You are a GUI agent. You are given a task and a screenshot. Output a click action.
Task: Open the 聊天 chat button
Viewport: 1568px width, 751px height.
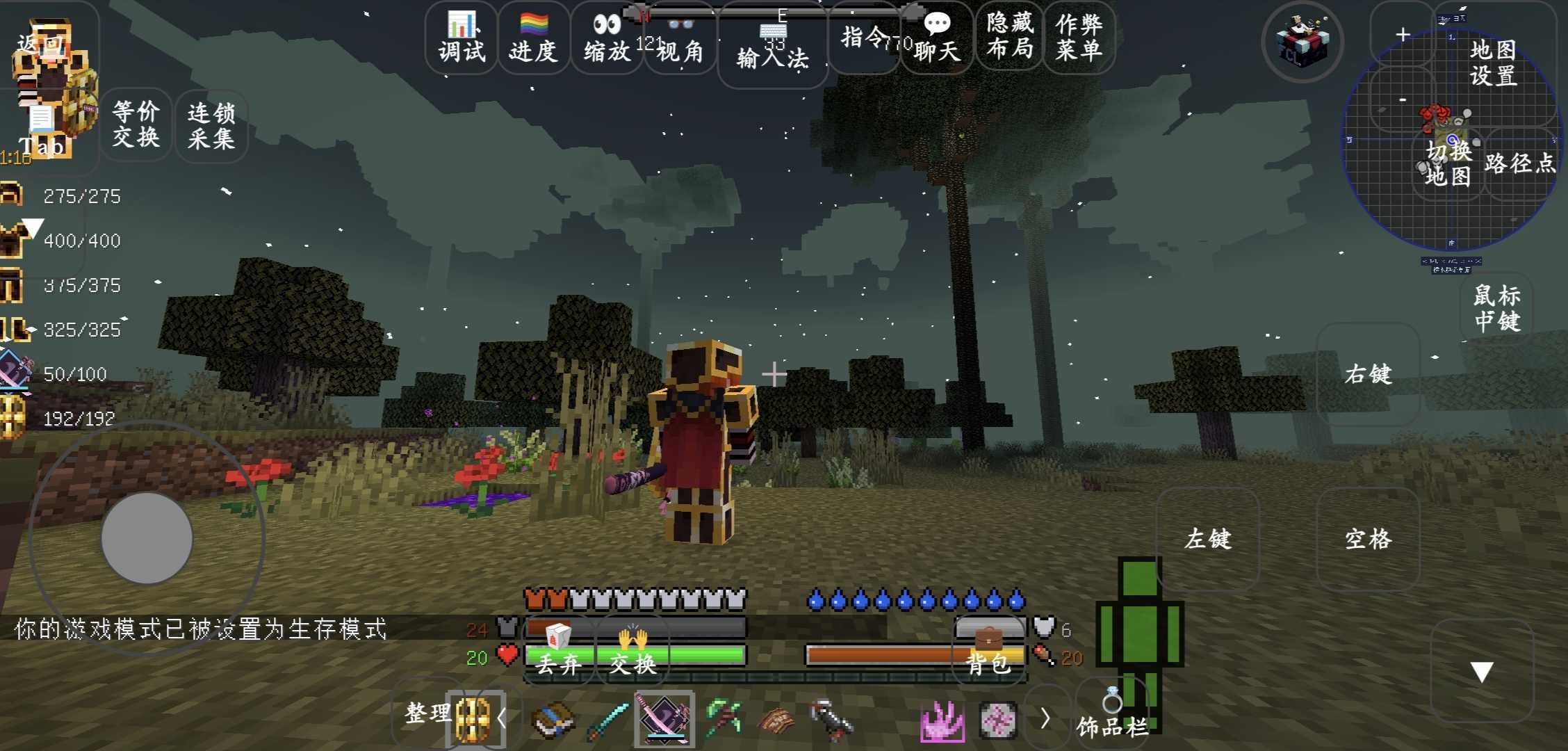point(937,38)
